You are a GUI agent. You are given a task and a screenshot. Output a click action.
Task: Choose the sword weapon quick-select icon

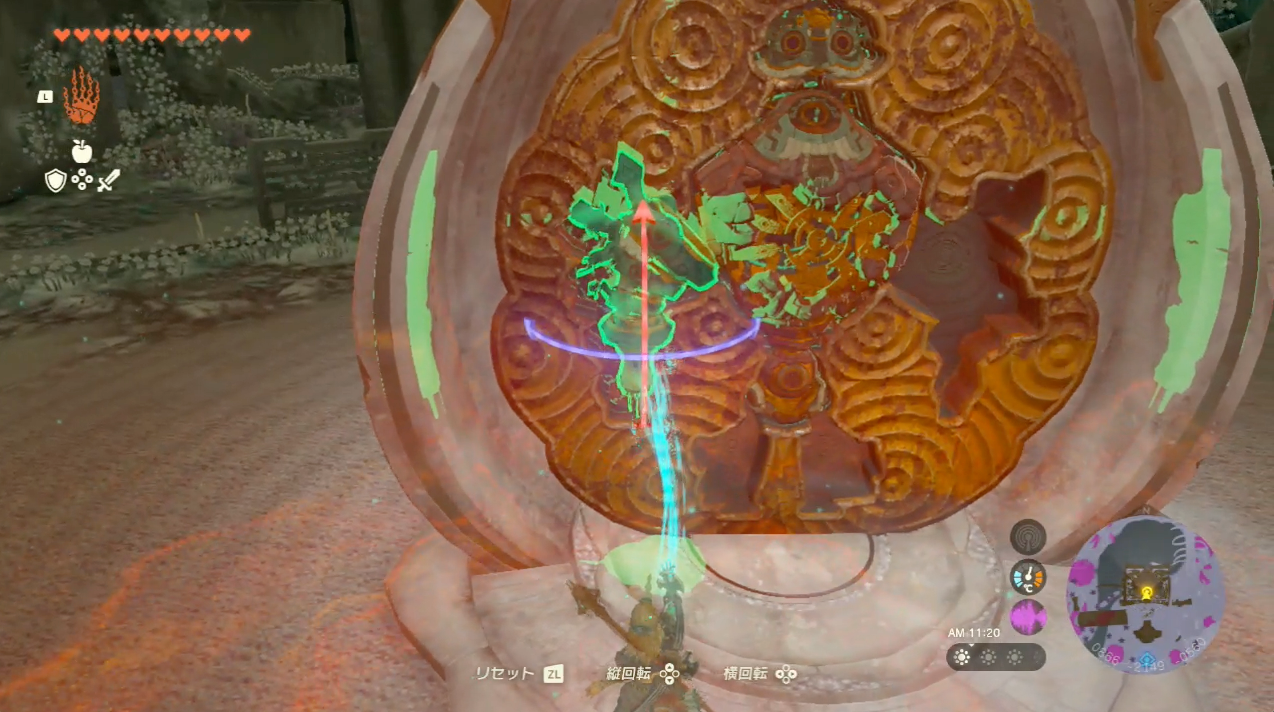point(108,180)
